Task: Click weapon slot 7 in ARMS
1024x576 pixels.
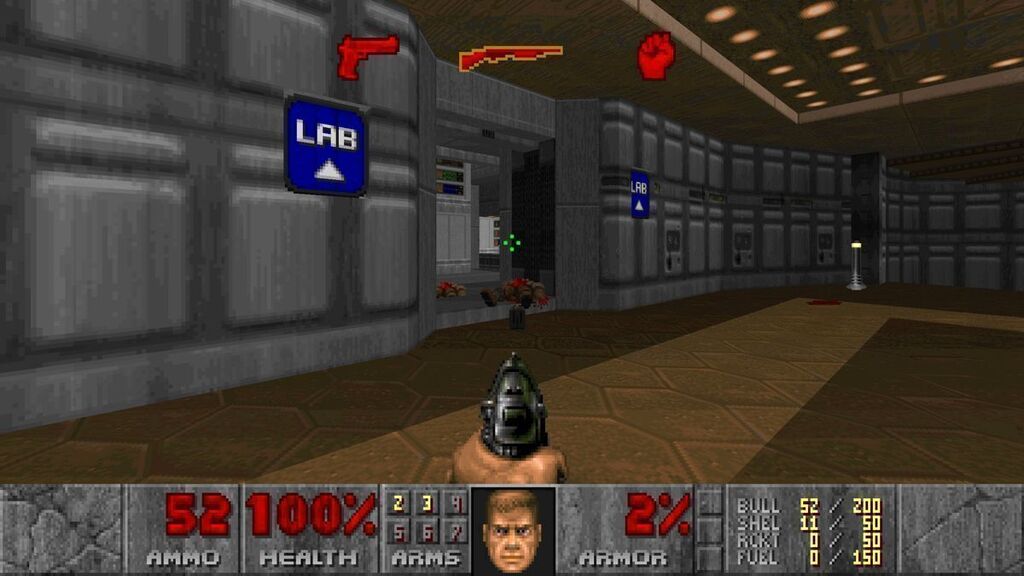Action: tap(456, 530)
